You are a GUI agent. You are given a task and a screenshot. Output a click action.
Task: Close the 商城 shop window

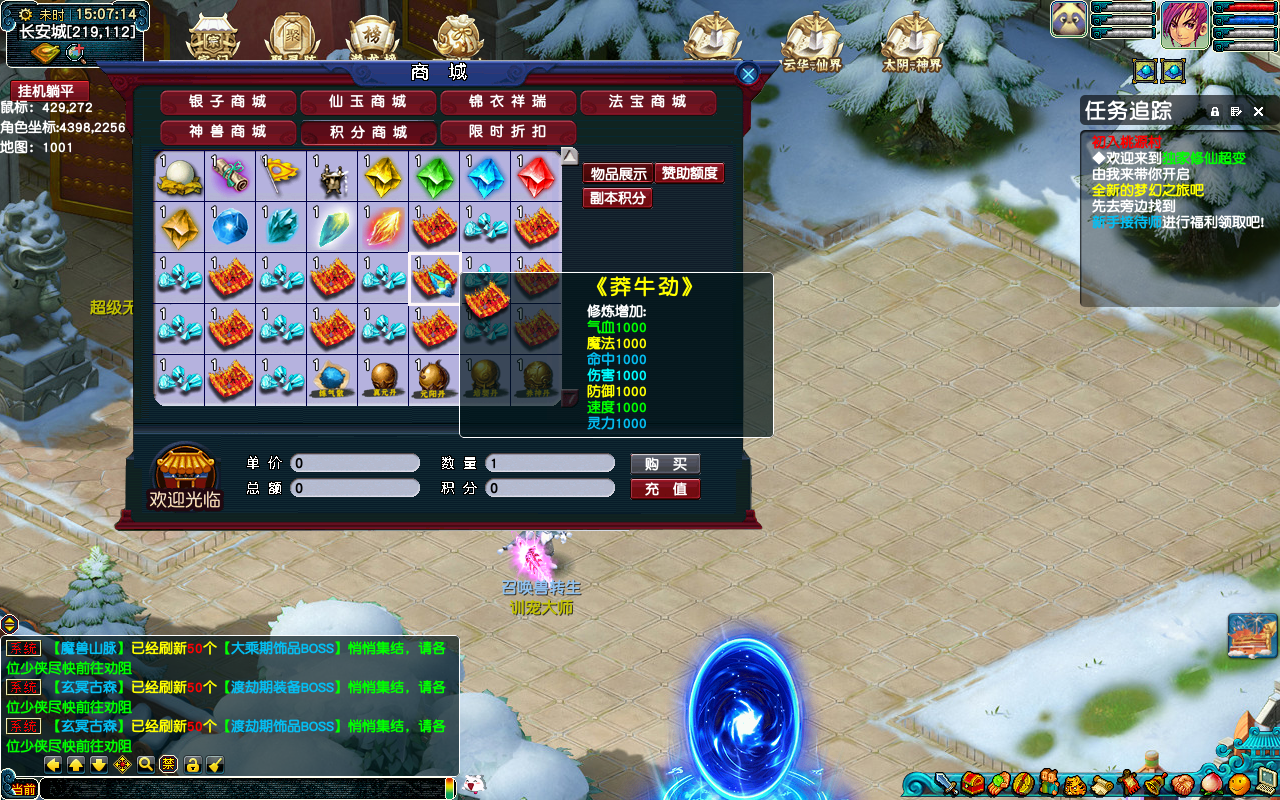coord(747,73)
